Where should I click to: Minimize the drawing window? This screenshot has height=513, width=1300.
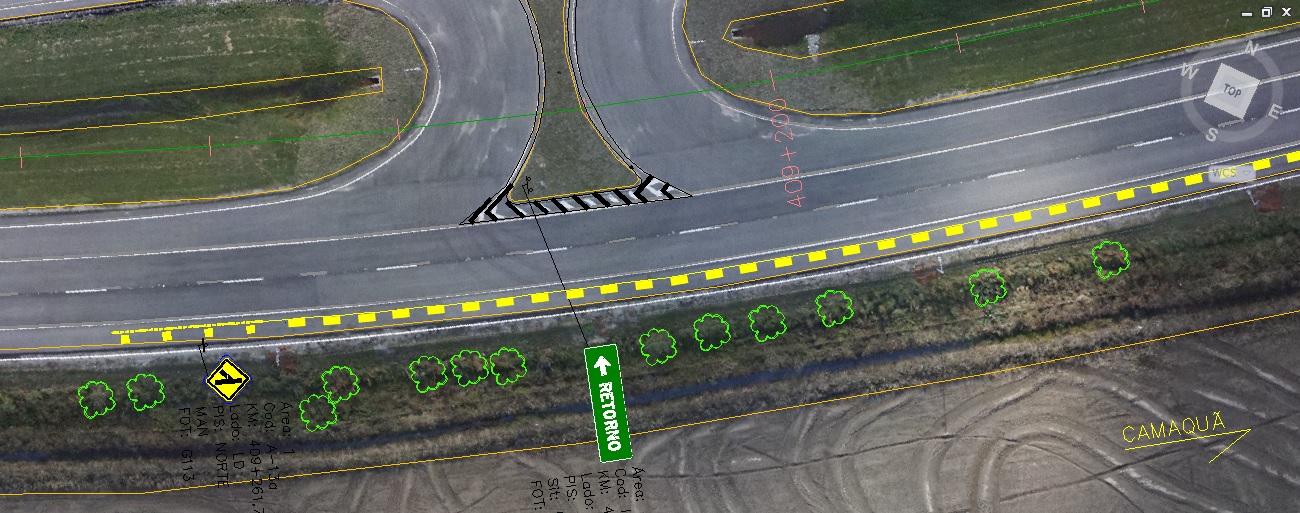[x=1247, y=13]
